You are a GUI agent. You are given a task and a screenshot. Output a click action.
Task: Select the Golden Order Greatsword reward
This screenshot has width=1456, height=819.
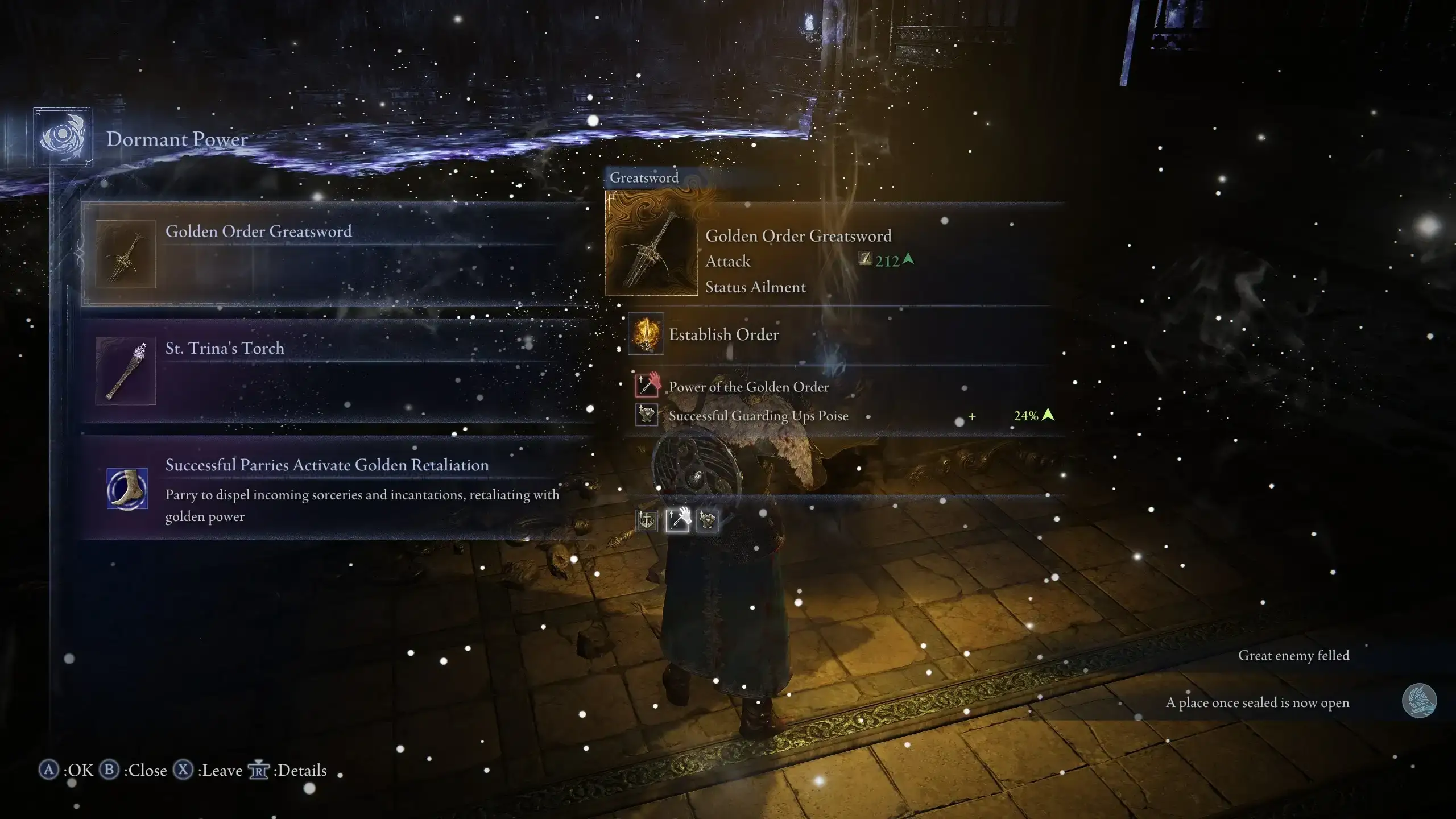pos(336,254)
